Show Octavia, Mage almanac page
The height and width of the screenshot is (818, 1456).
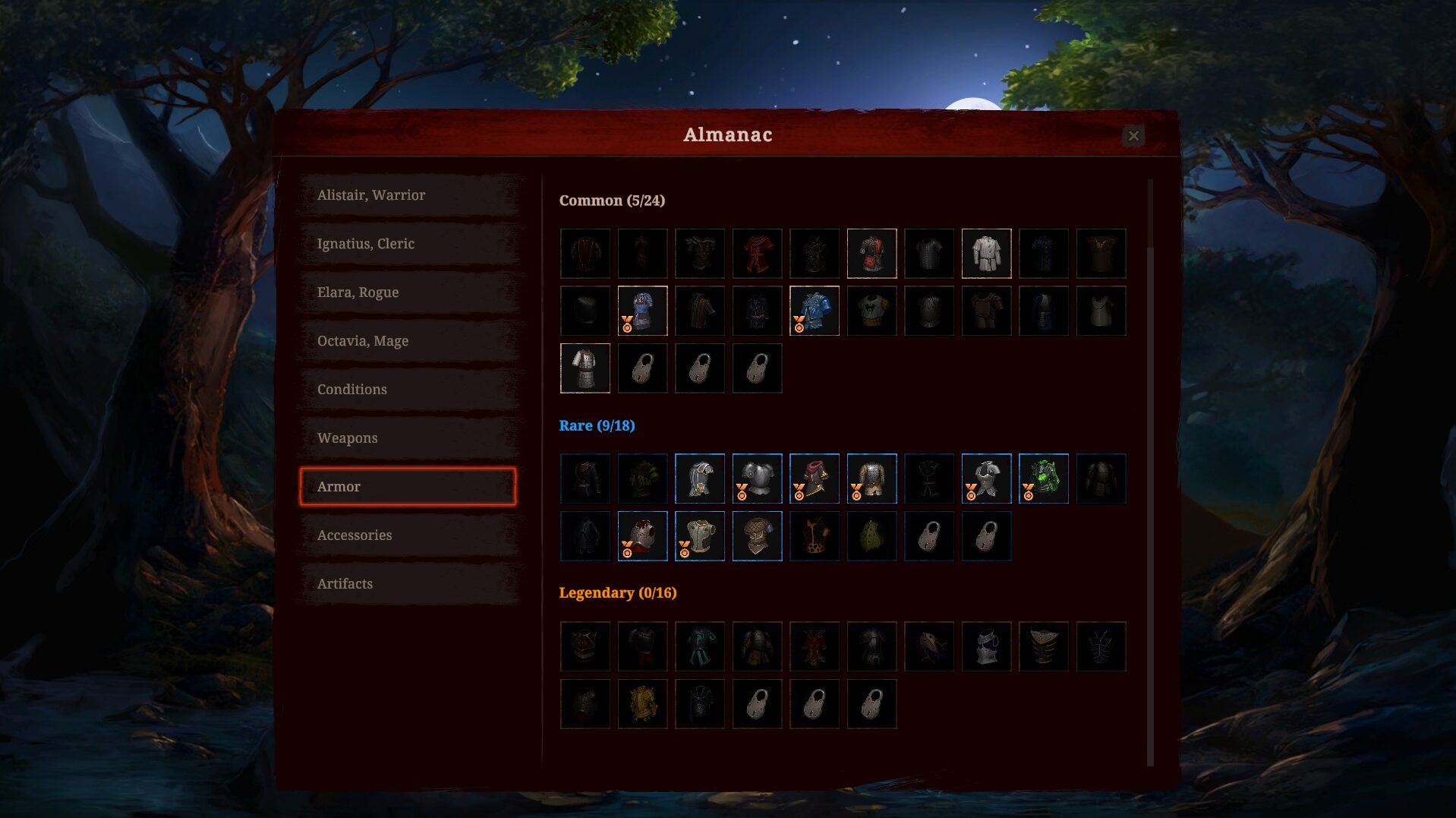[408, 341]
